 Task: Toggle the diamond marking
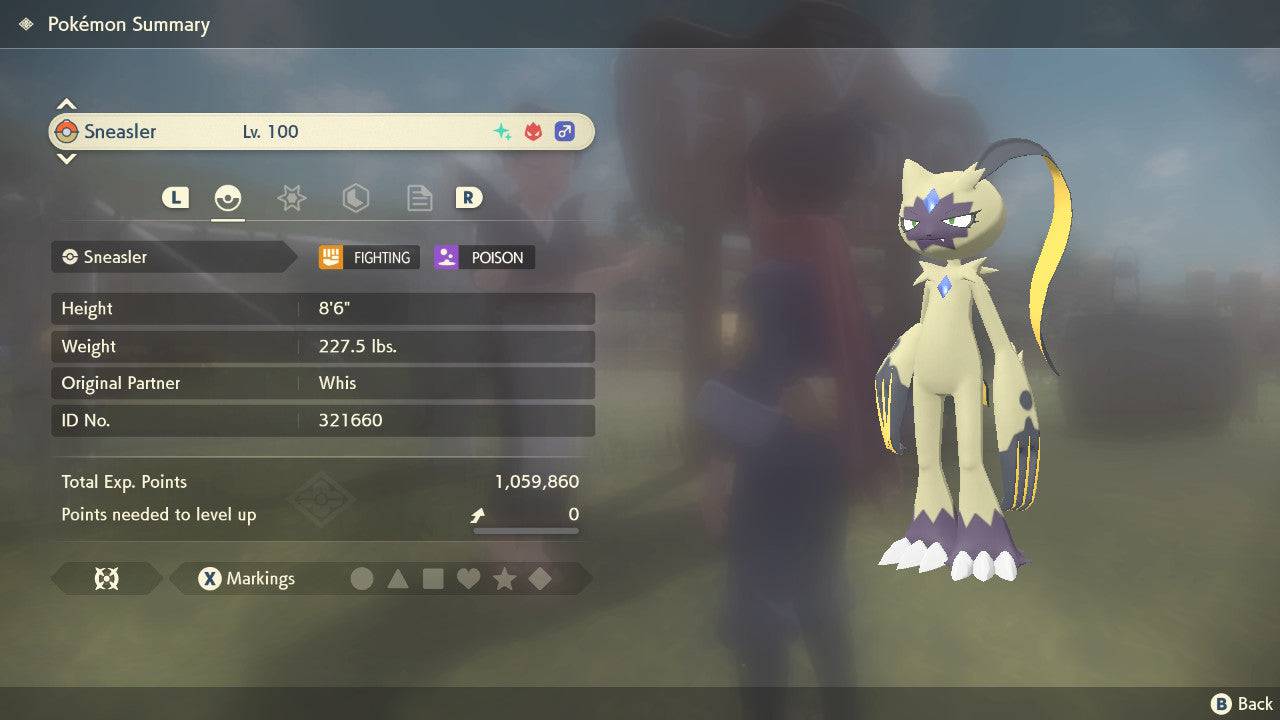tap(540, 578)
